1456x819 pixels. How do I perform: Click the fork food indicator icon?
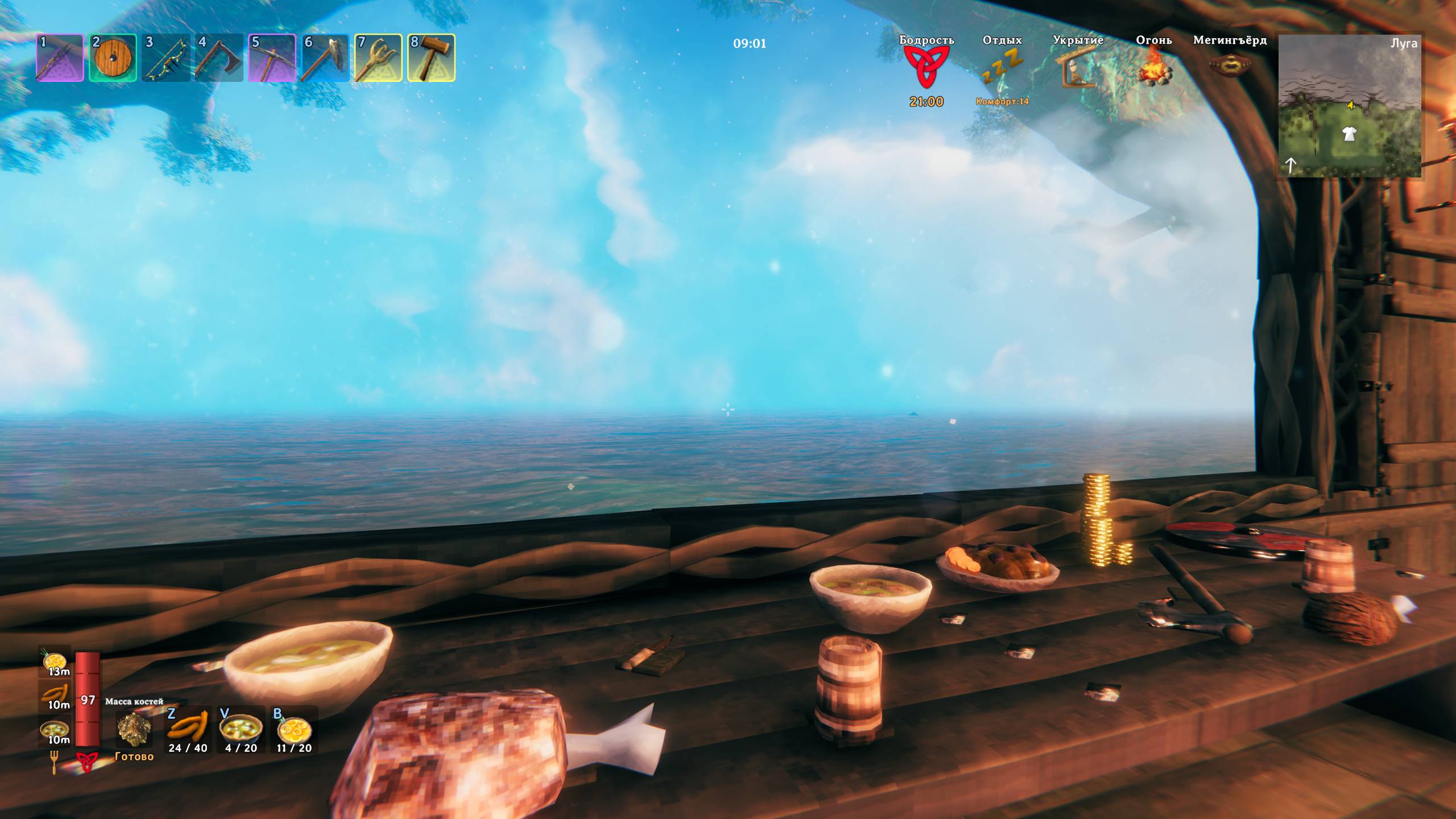55,762
